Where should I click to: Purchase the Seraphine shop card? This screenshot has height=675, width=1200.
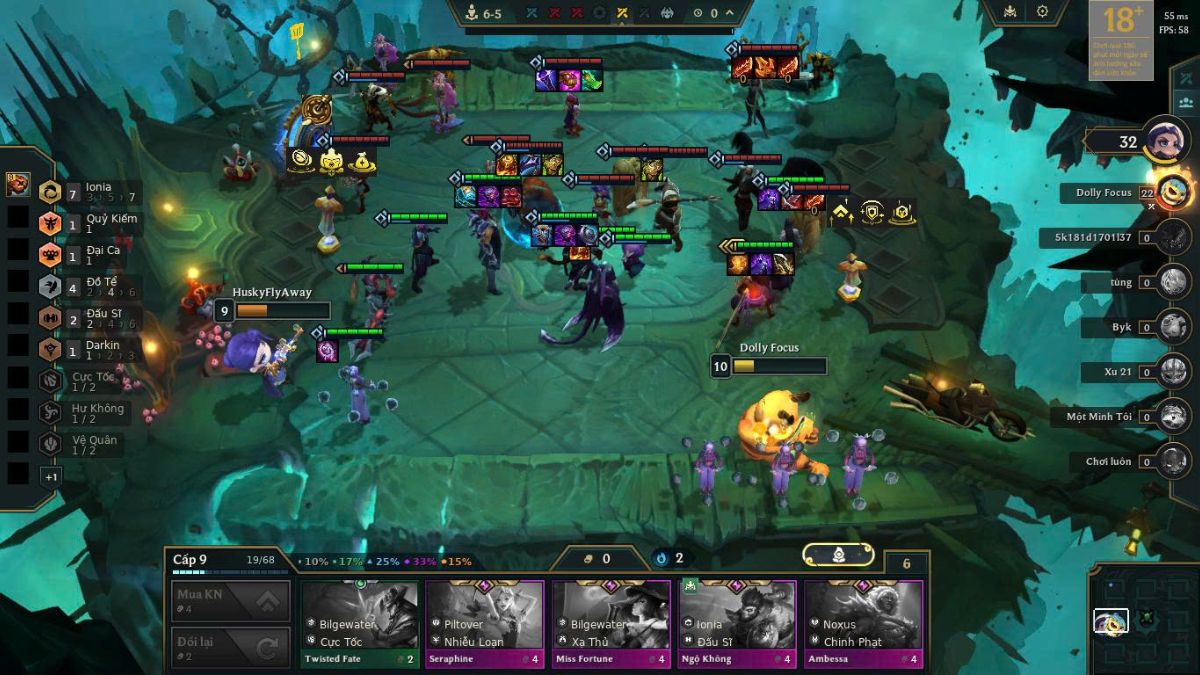485,623
